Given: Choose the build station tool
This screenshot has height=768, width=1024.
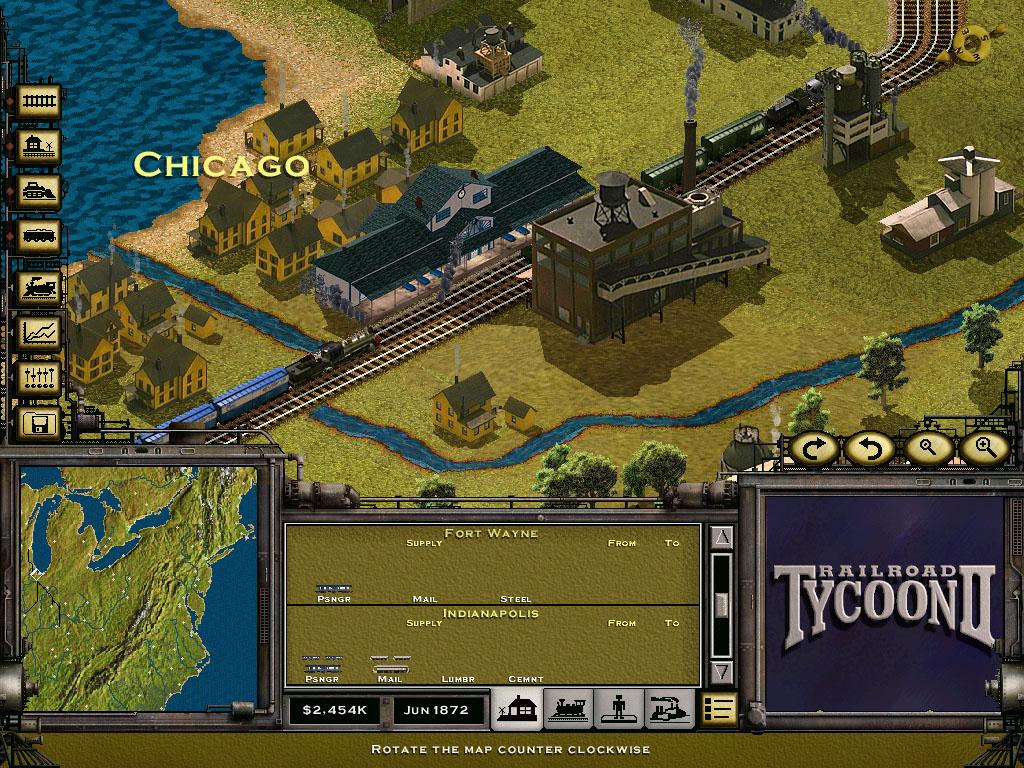Looking at the screenshot, I should point(40,147).
